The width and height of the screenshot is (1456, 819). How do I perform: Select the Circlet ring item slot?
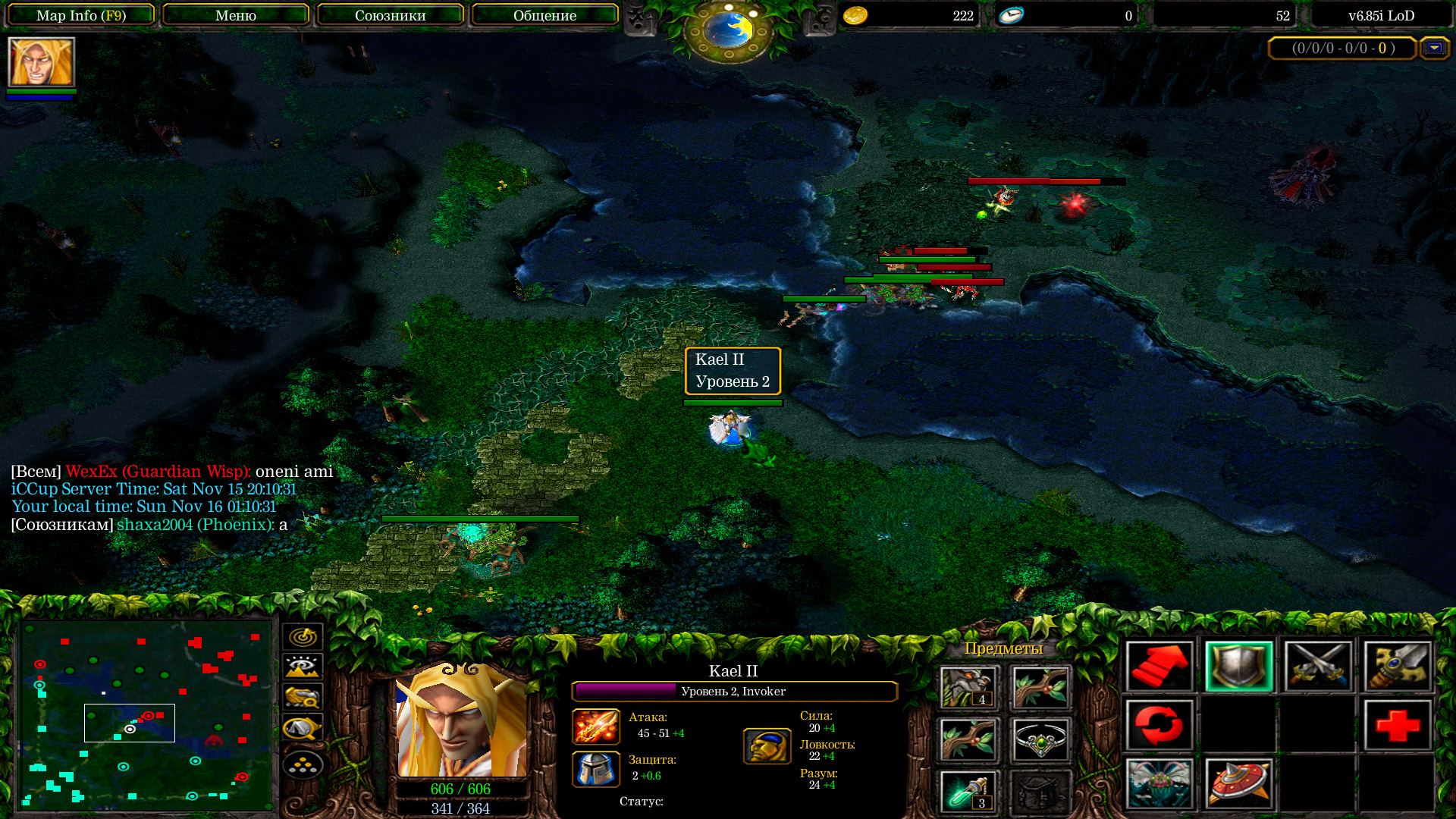click(1040, 739)
